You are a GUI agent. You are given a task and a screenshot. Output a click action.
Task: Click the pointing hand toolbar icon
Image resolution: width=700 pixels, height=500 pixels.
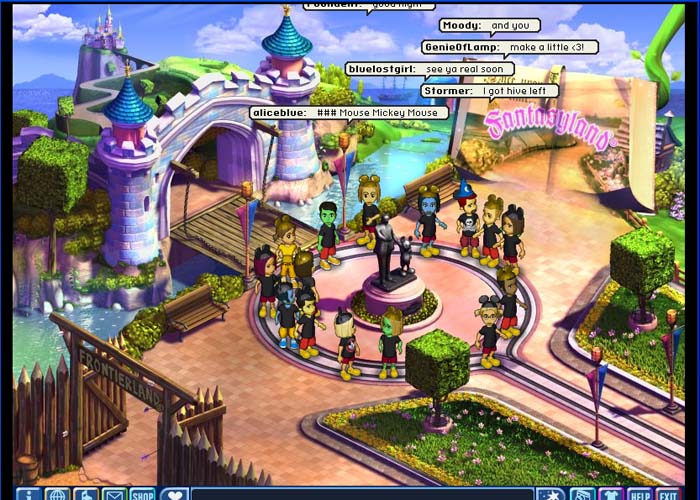86,494
